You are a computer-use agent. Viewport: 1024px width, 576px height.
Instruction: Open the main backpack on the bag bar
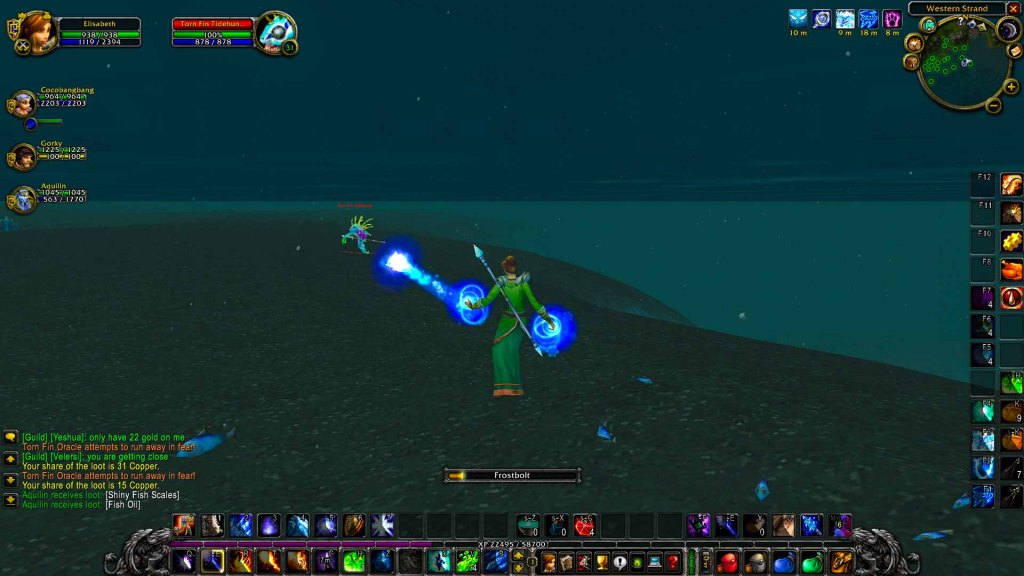(x=841, y=562)
